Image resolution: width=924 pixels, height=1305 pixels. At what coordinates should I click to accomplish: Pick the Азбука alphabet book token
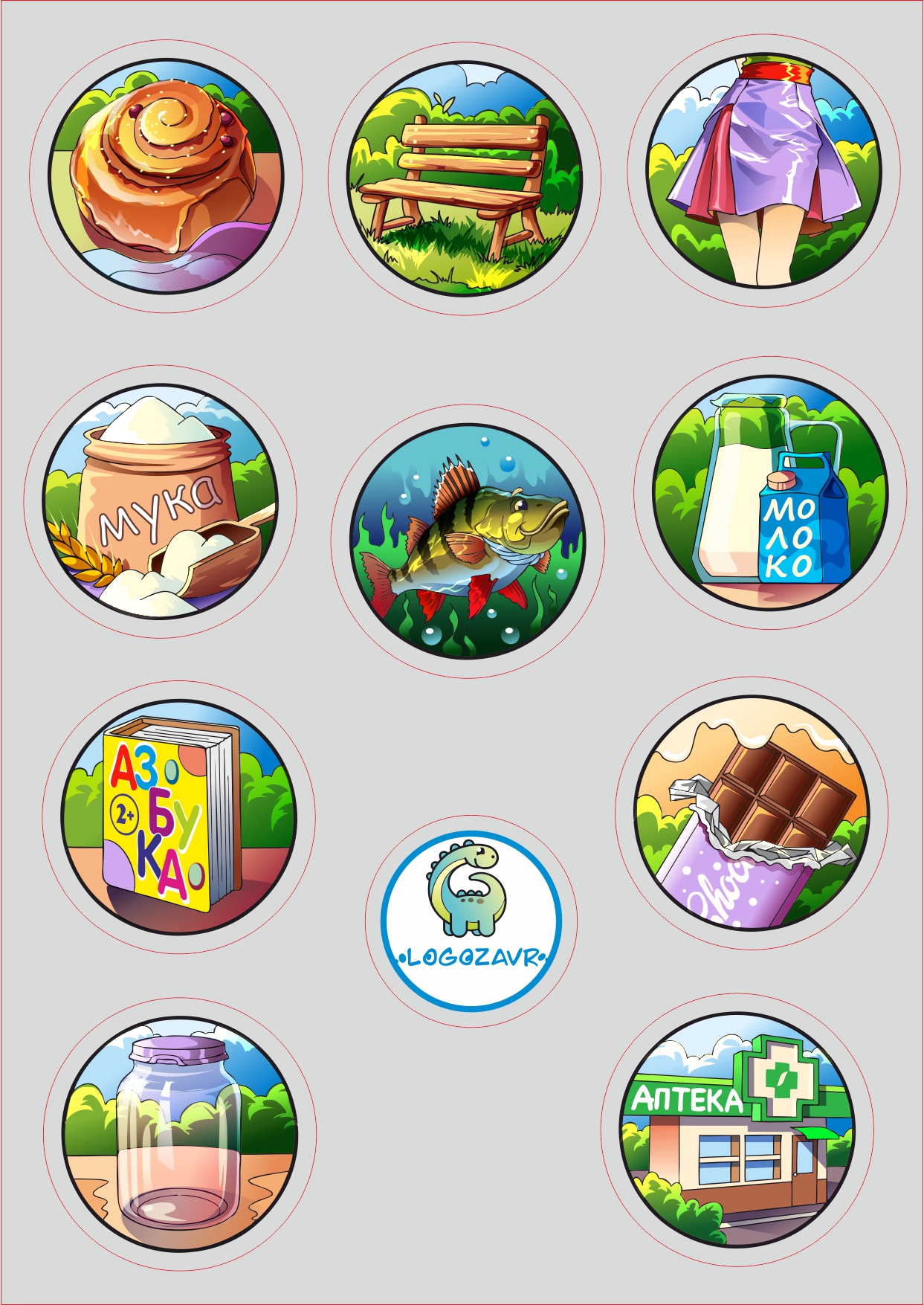point(179,817)
